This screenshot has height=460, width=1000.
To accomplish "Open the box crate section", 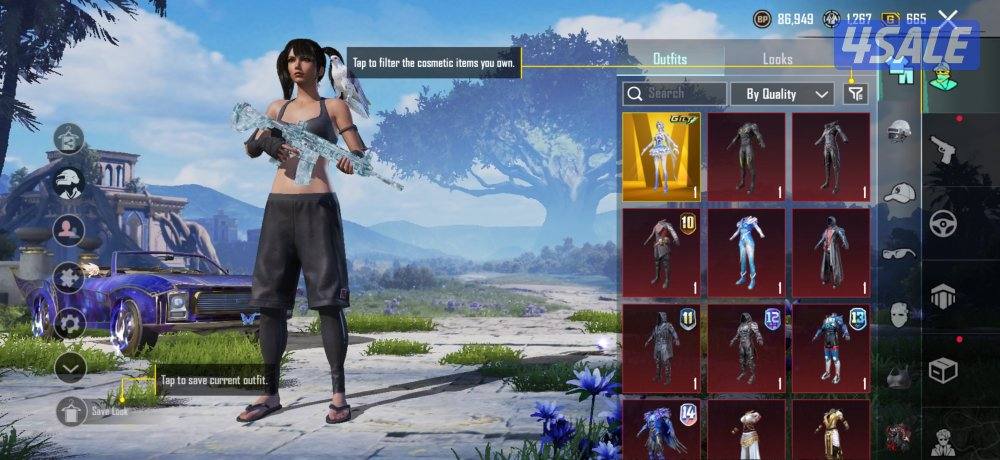I will [x=942, y=370].
